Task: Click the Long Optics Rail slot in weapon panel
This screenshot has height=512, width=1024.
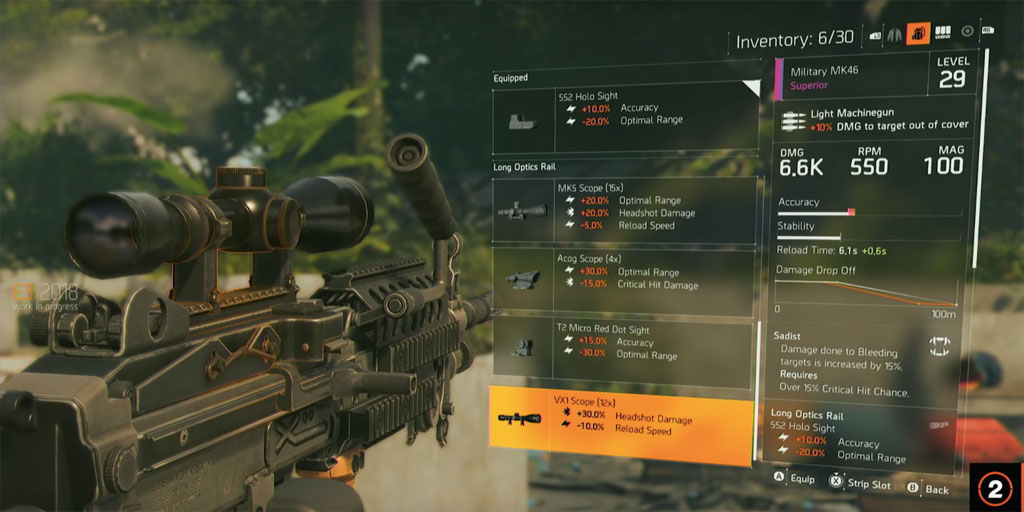Action: tap(867, 435)
